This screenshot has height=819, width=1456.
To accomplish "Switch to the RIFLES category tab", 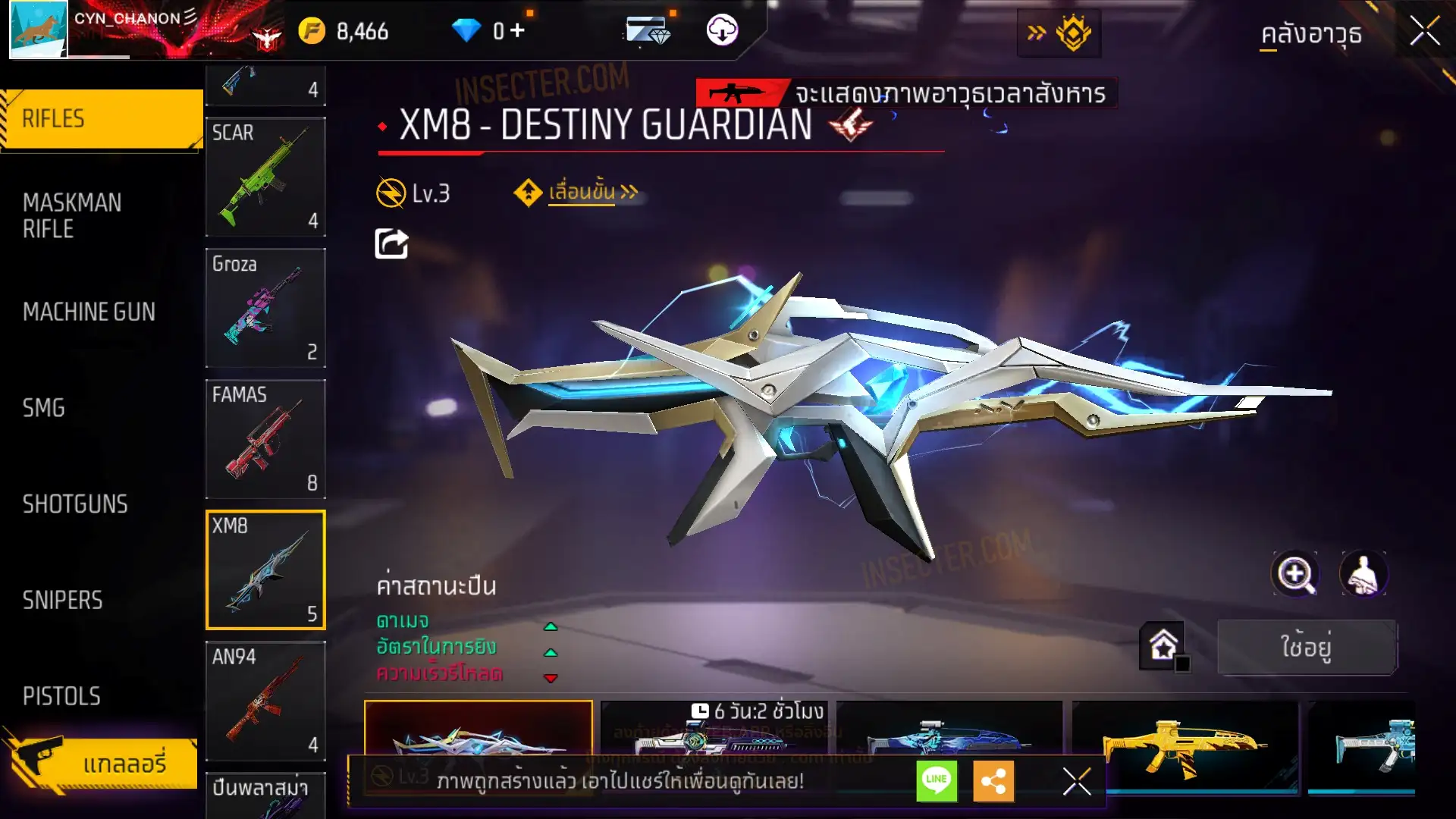I will (x=102, y=119).
